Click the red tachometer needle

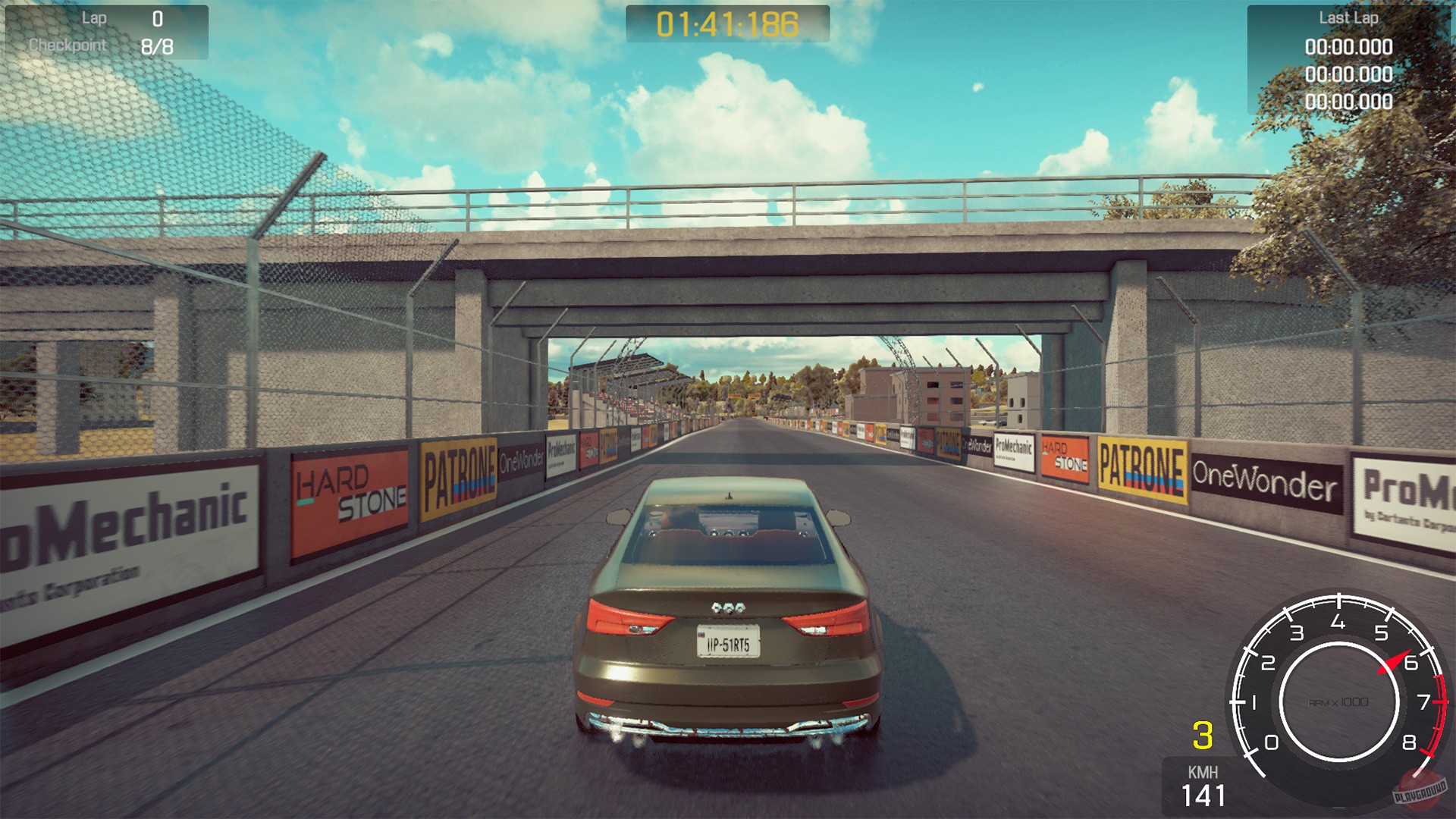(x=1394, y=662)
